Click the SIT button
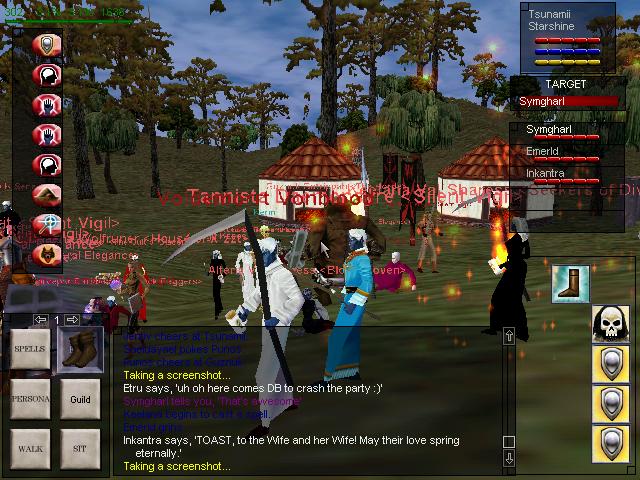Viewport: 640px width, 480px height. click(80, 448)
